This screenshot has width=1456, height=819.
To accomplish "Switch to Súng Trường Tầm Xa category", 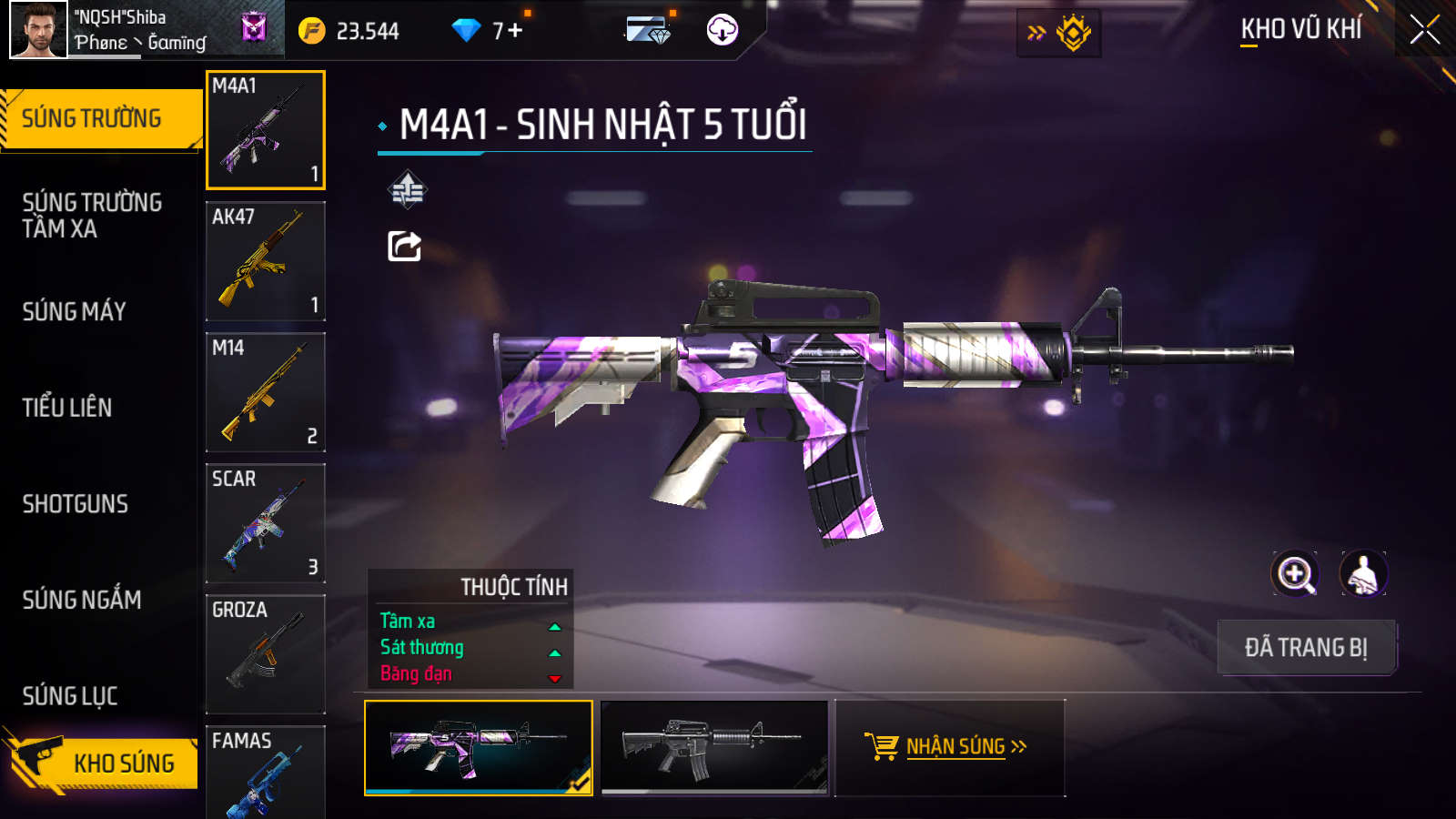I will tap(92, 216).
